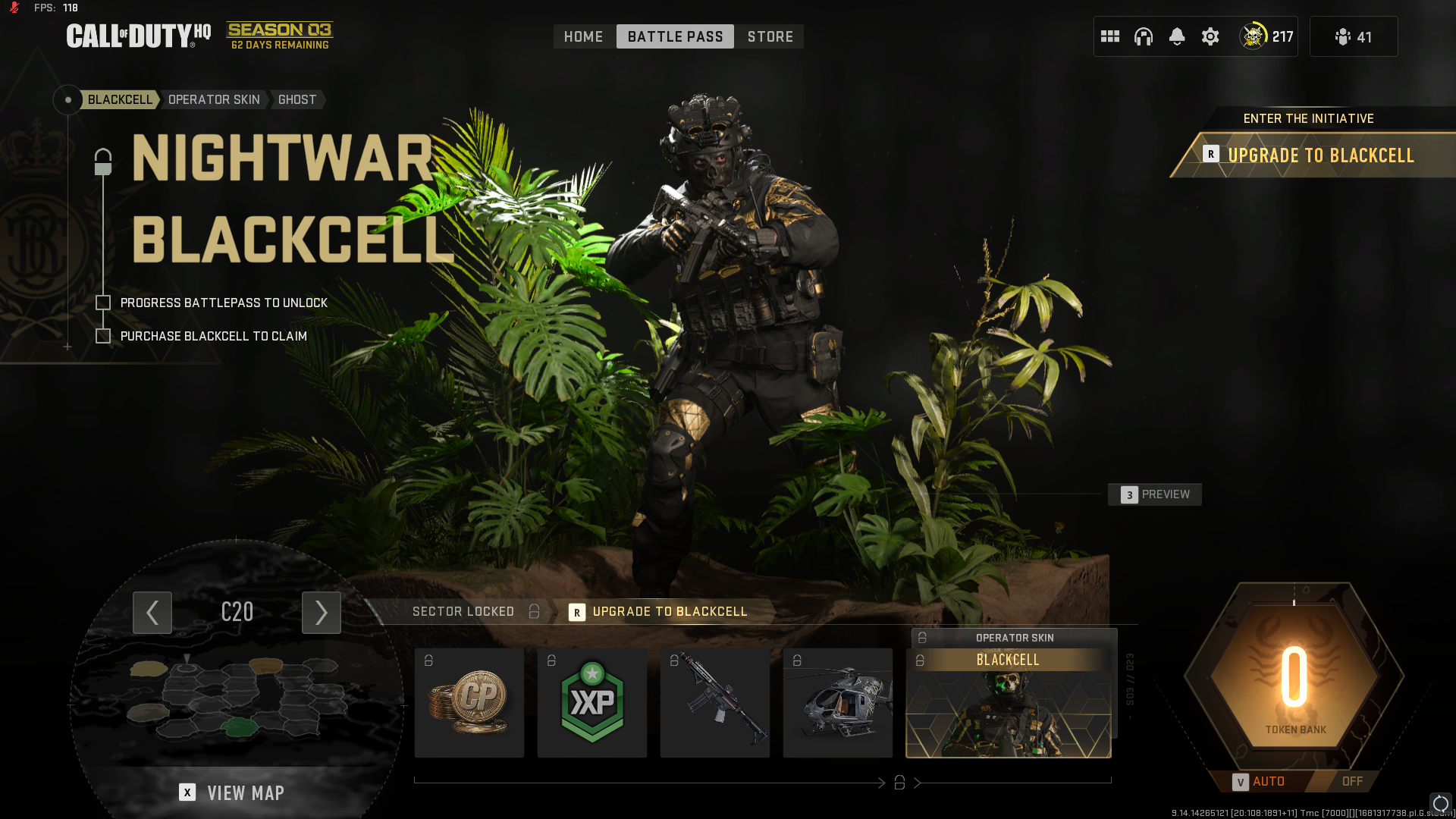This screenshot has width=1456, height=819.
Task: Open the player profile emblem
Action: [1254, 36]
